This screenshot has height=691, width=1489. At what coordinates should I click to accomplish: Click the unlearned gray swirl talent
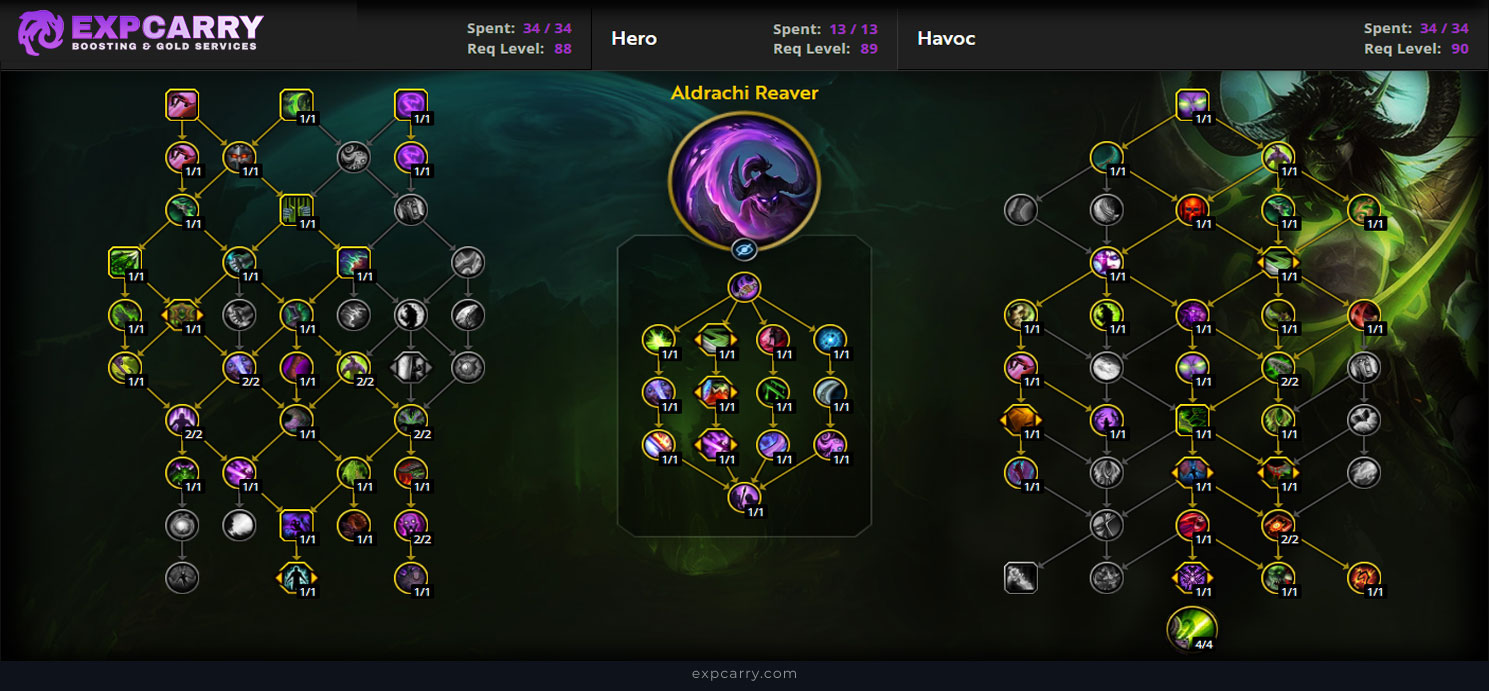coord(353,157)
